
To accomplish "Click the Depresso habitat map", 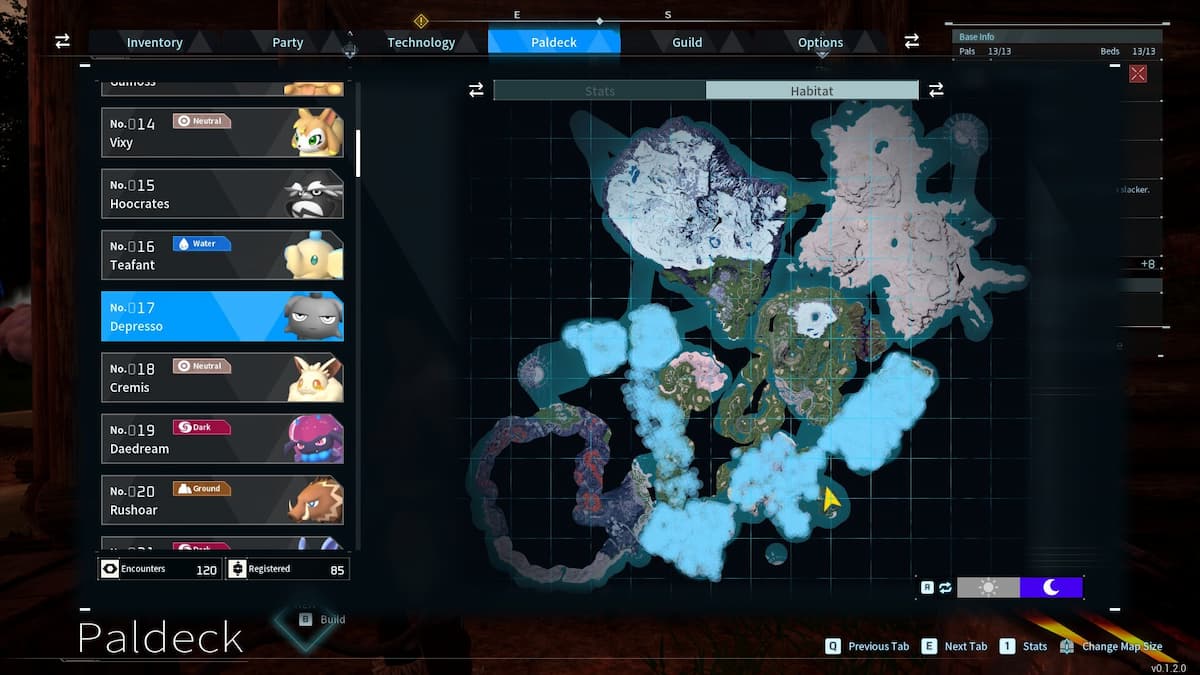I will tap(750, 340).
